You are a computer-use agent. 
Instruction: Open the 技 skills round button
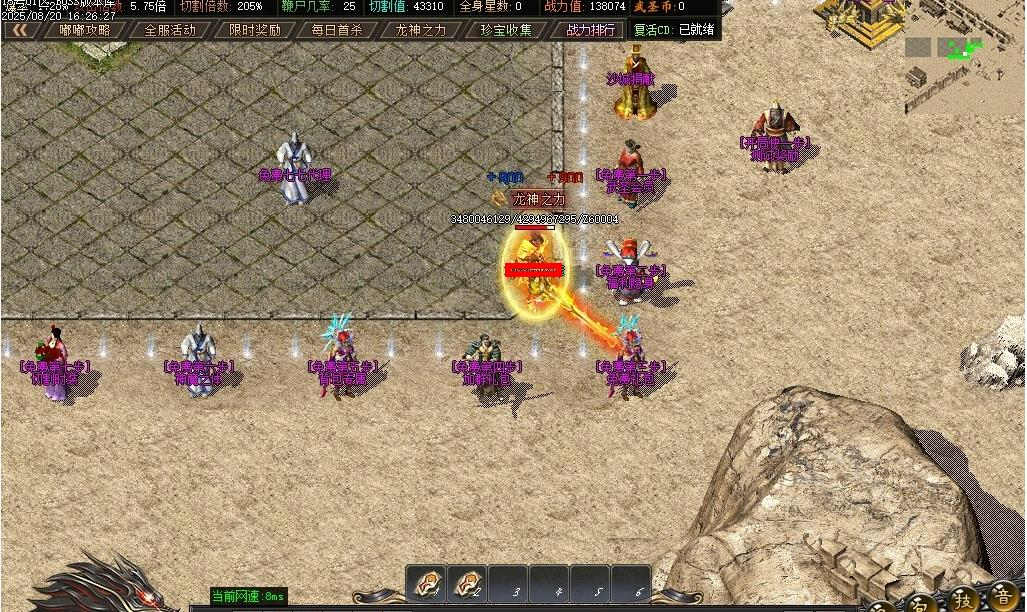(962, 598)
